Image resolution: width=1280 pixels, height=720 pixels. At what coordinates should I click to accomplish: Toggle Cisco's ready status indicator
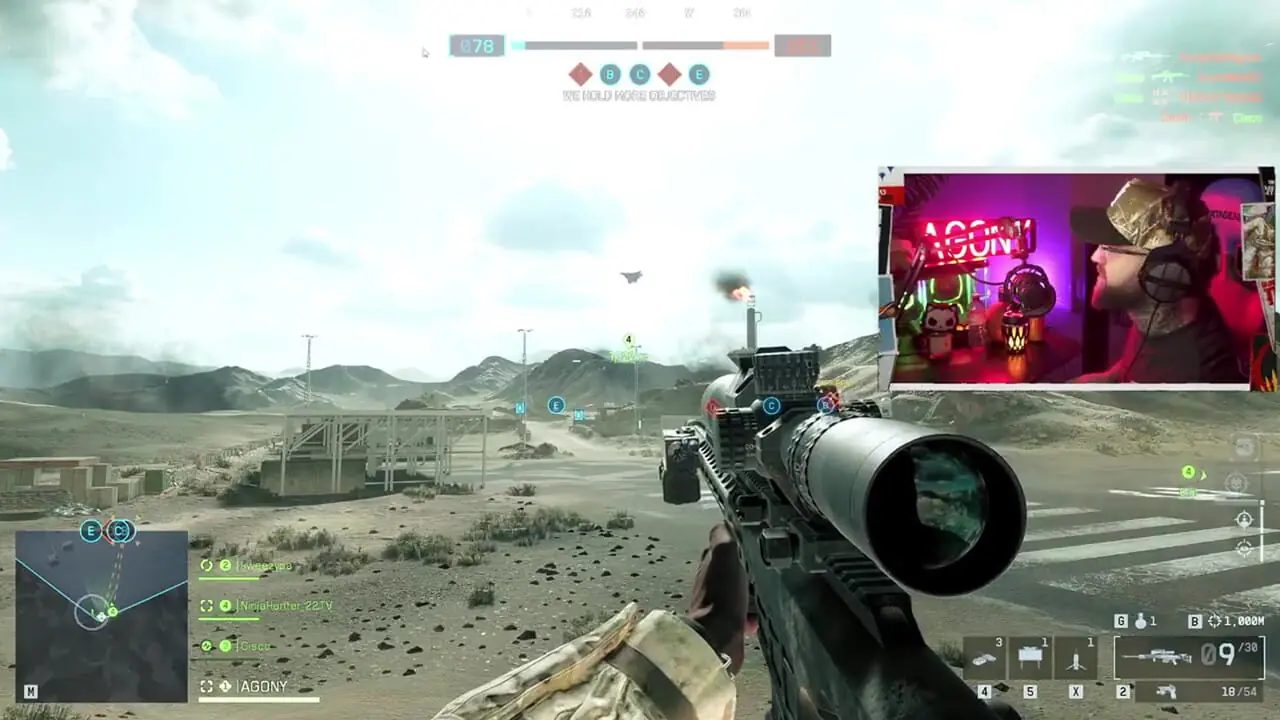pos(207,645)
